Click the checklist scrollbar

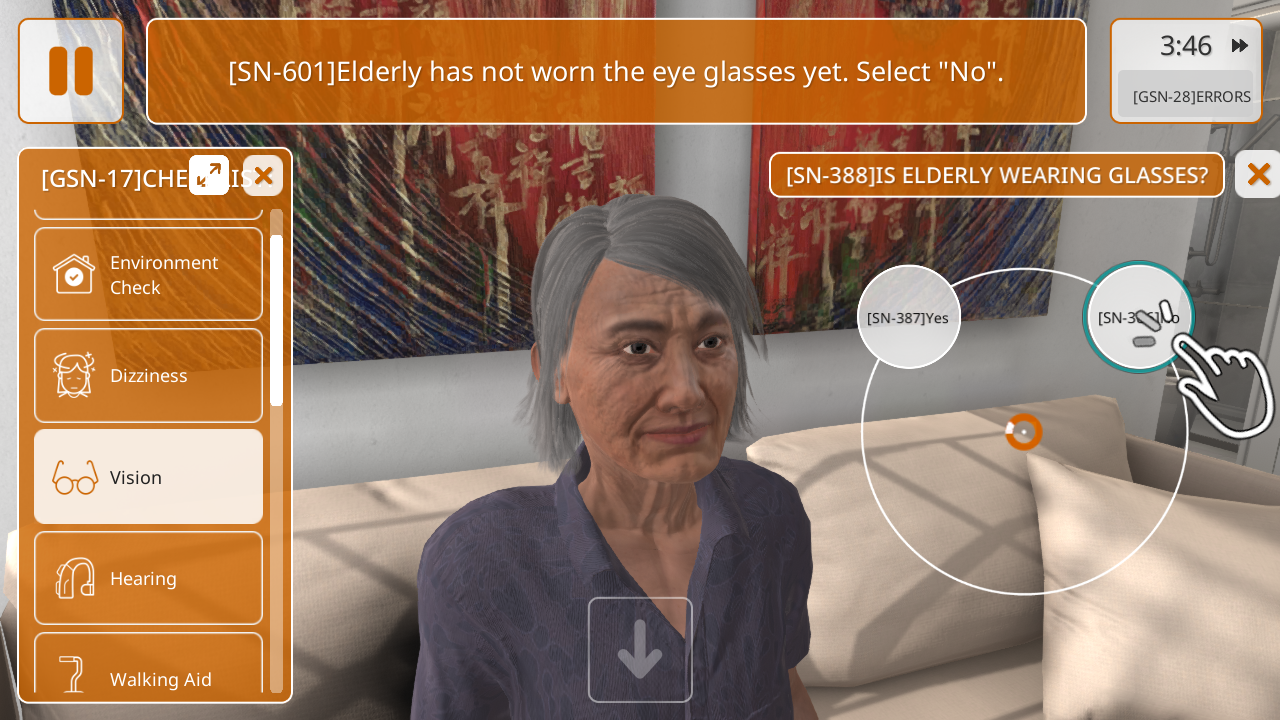tap(276, 320)
